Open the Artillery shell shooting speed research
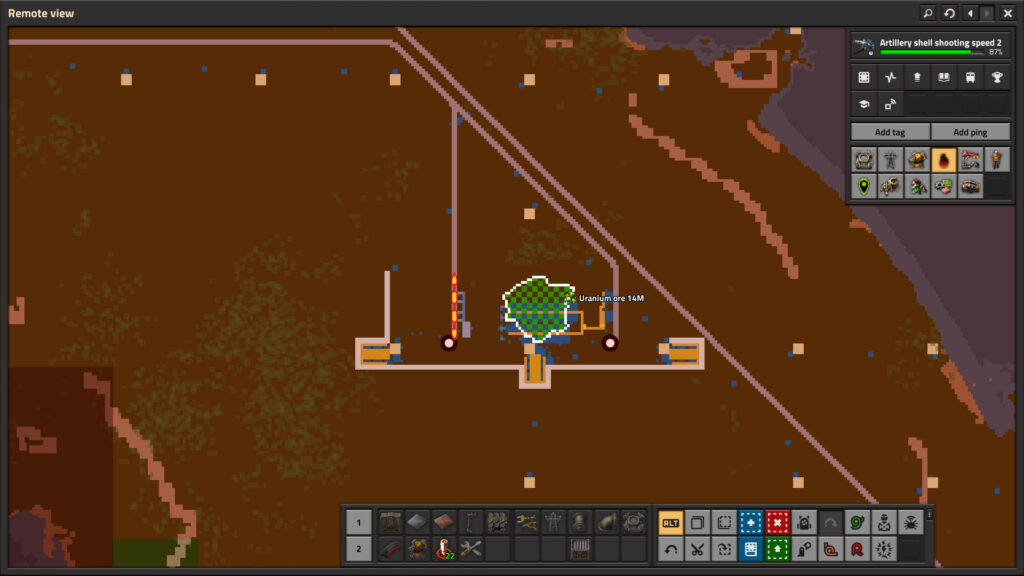 [x=929, y=46]
